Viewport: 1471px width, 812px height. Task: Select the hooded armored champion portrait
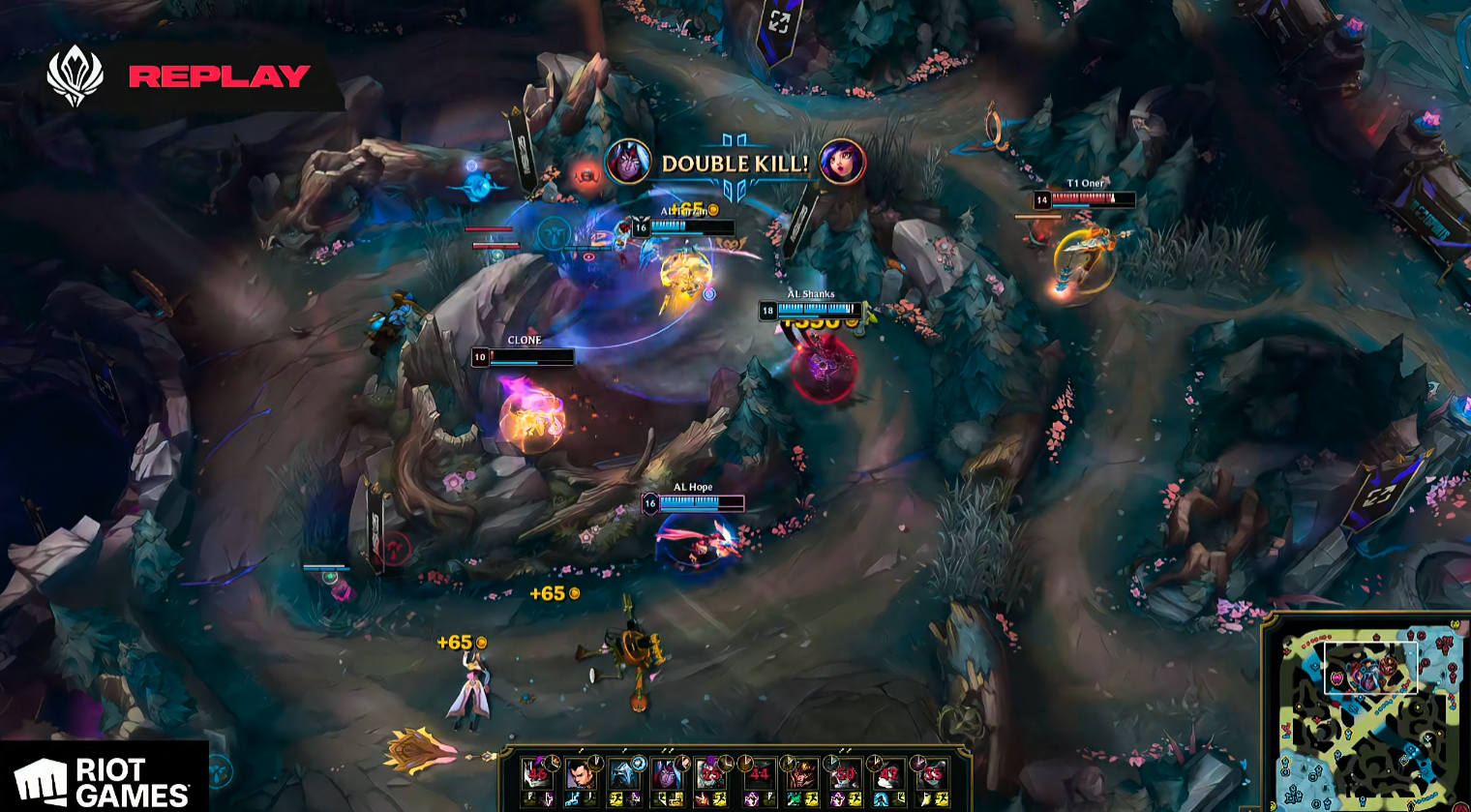click(623, 773)
